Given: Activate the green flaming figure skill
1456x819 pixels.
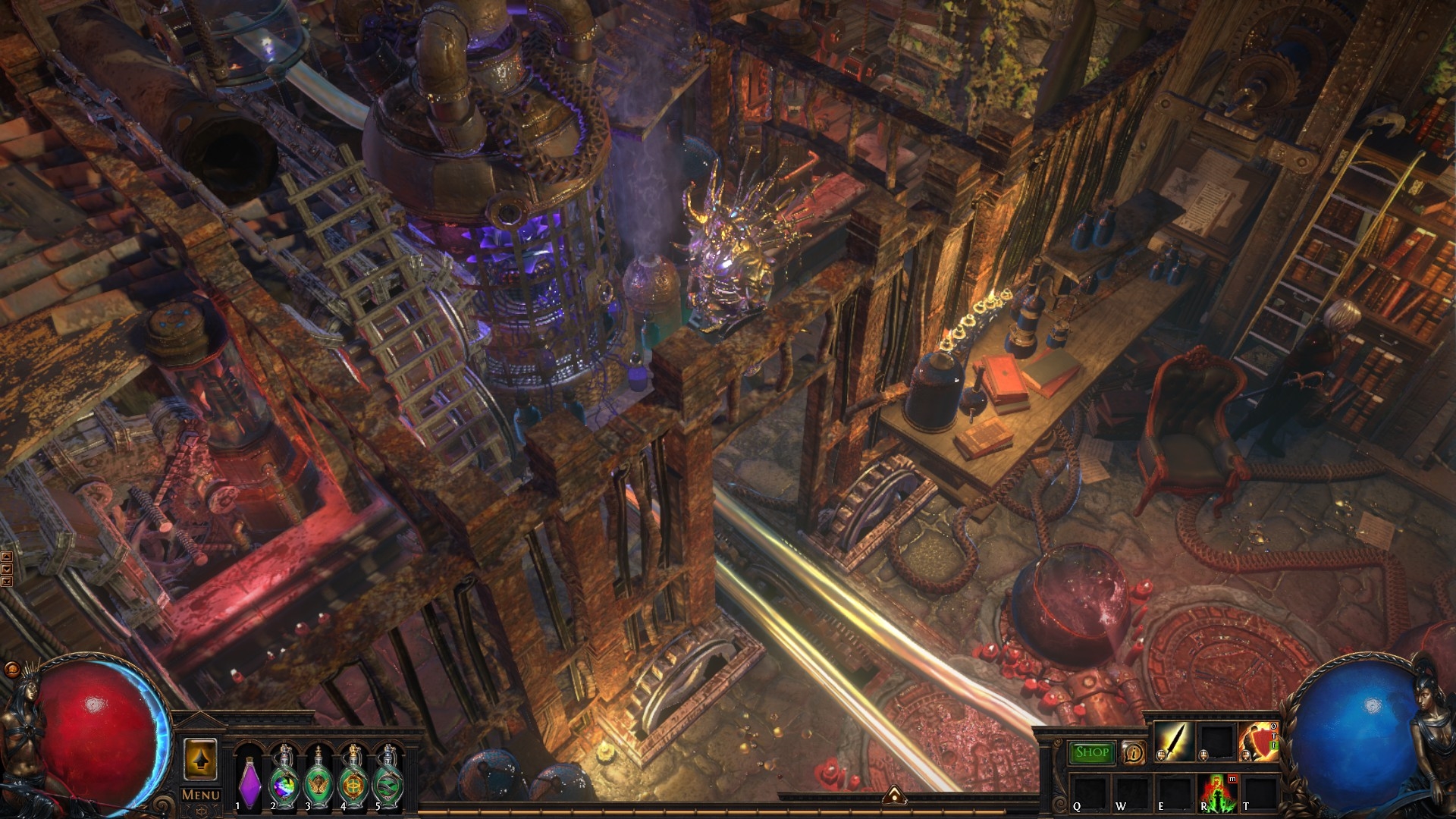Looking at the screenshot, I should point(1216,792).
